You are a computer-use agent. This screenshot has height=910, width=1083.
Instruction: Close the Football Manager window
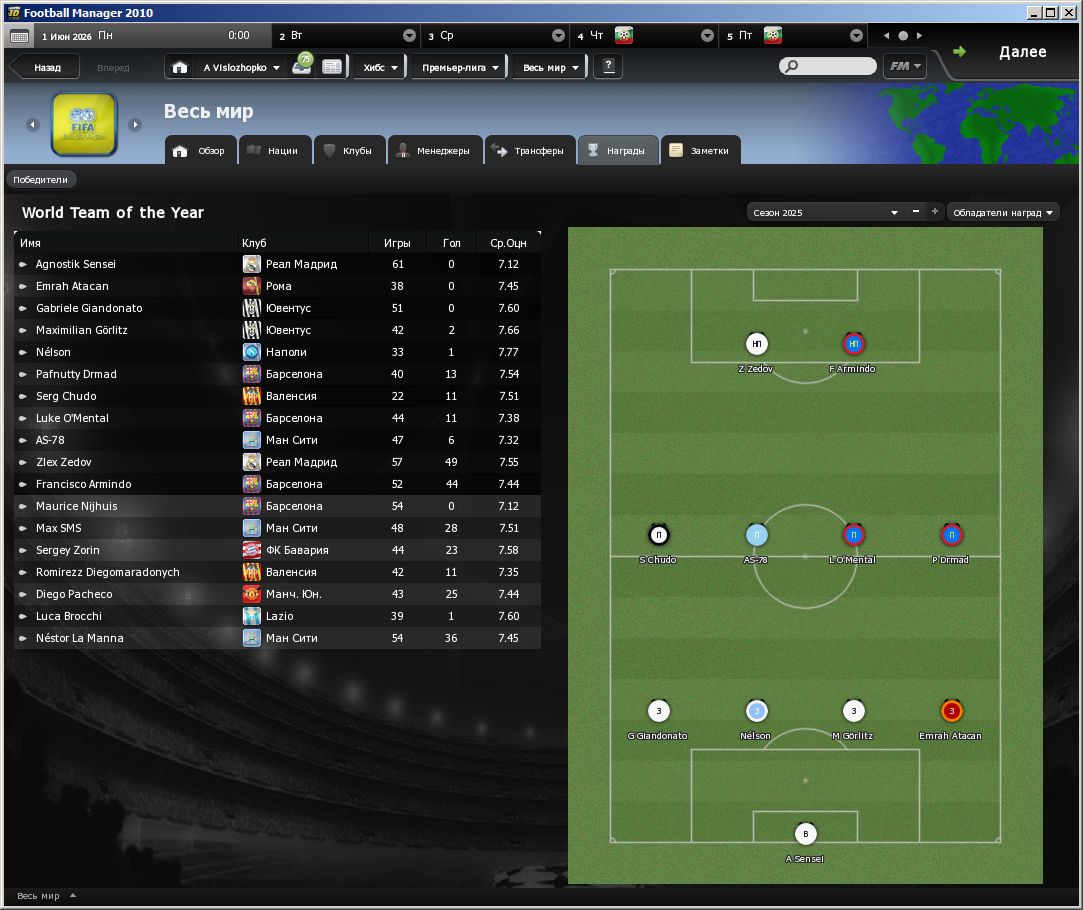tap(1070, 13)
